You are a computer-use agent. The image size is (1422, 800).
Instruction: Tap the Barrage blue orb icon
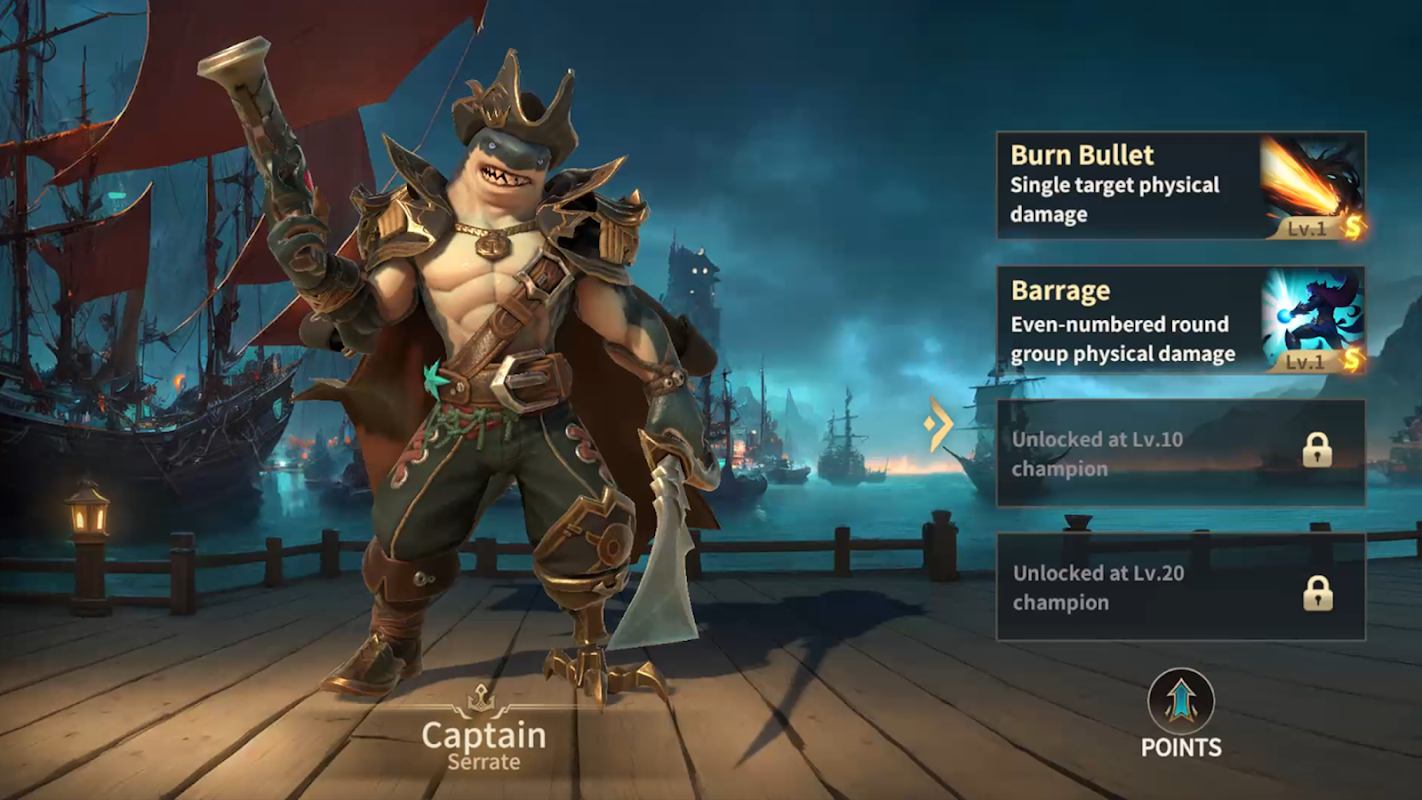pos(1311,320)
